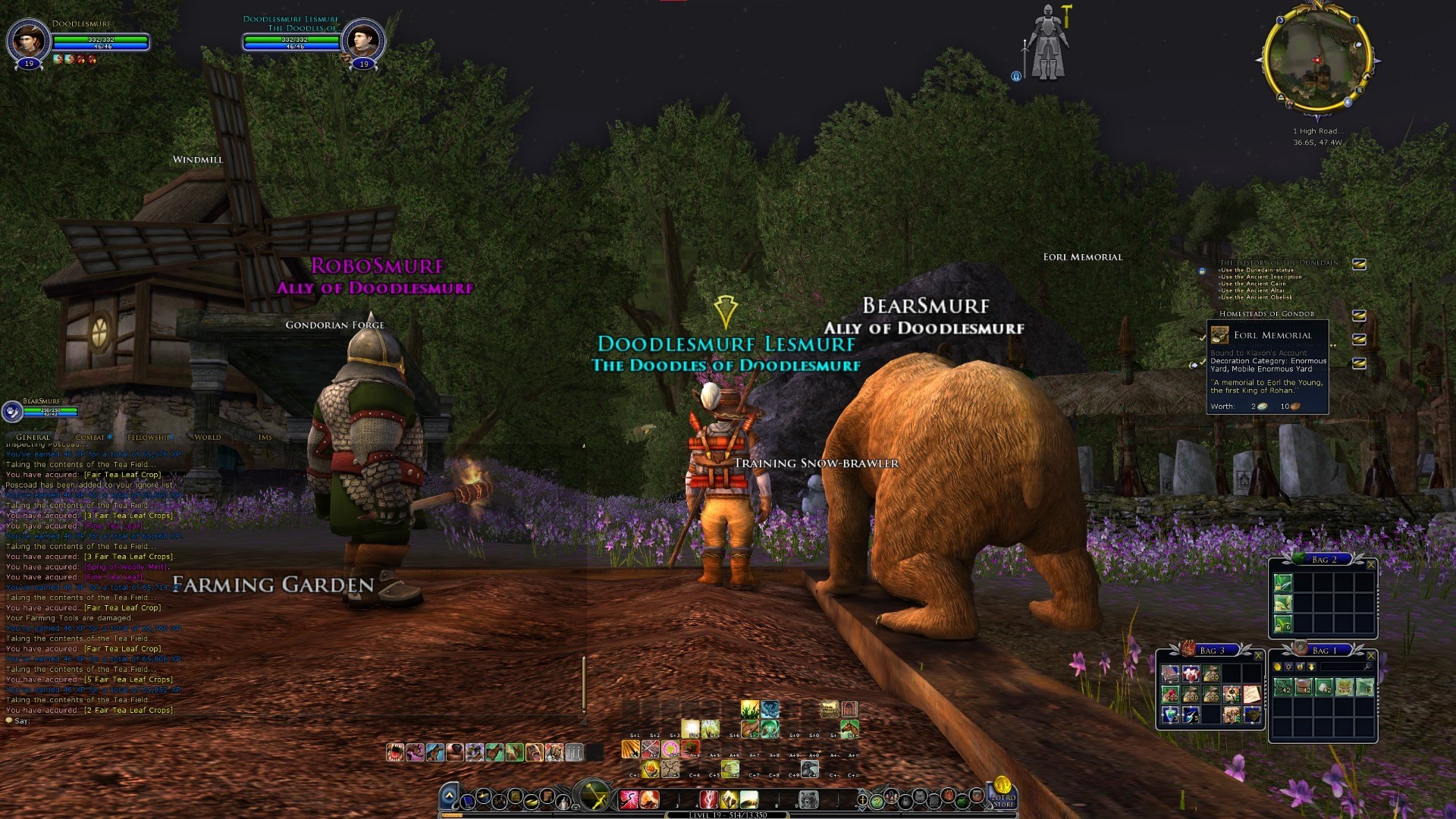The height and width of the screenshot is (819, 1456).
Task: Select the red gift box in Bag 3
Action: pyautogui.click(x=1191, y=674)
